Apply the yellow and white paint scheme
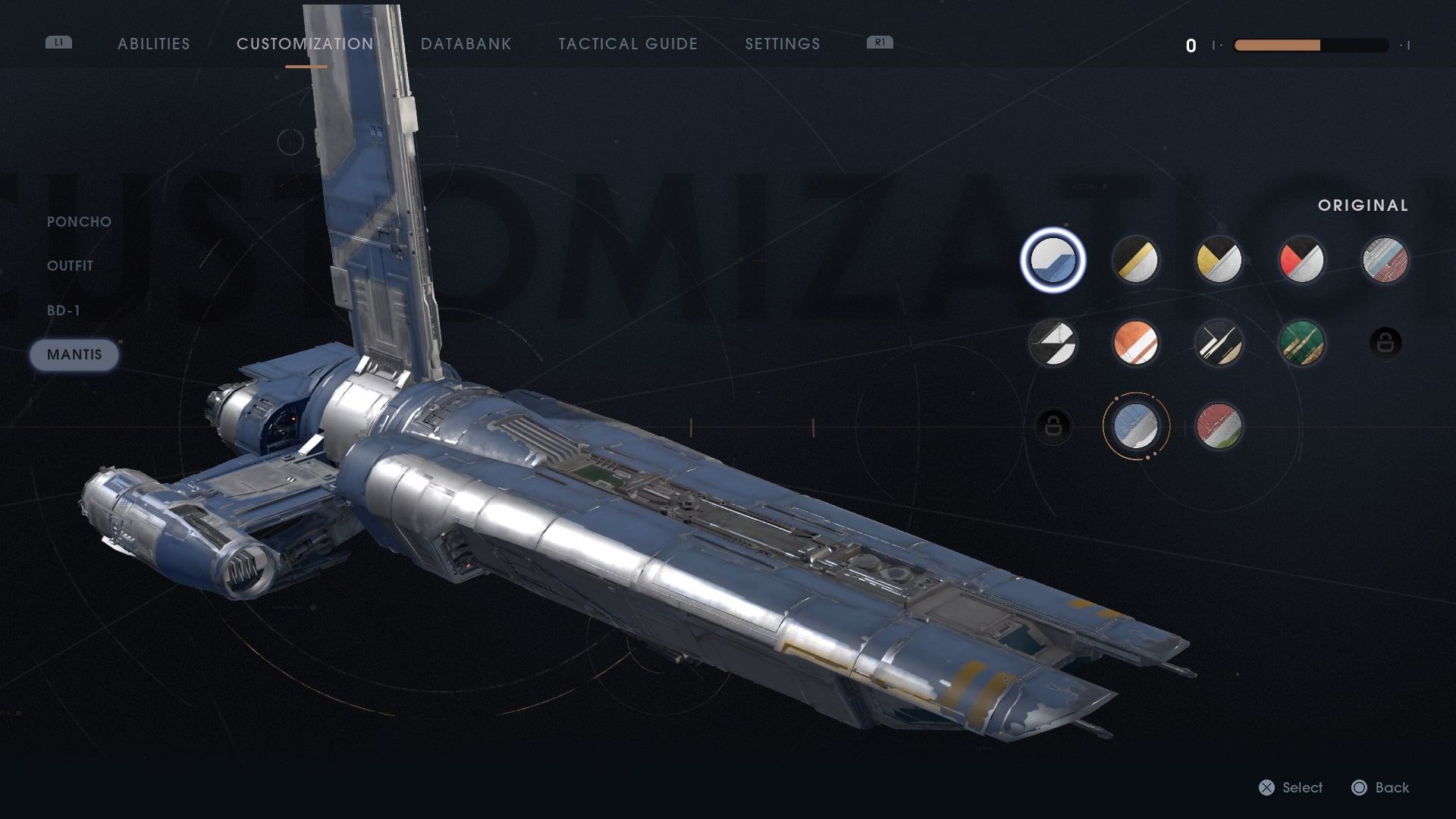 (1219, 260)
